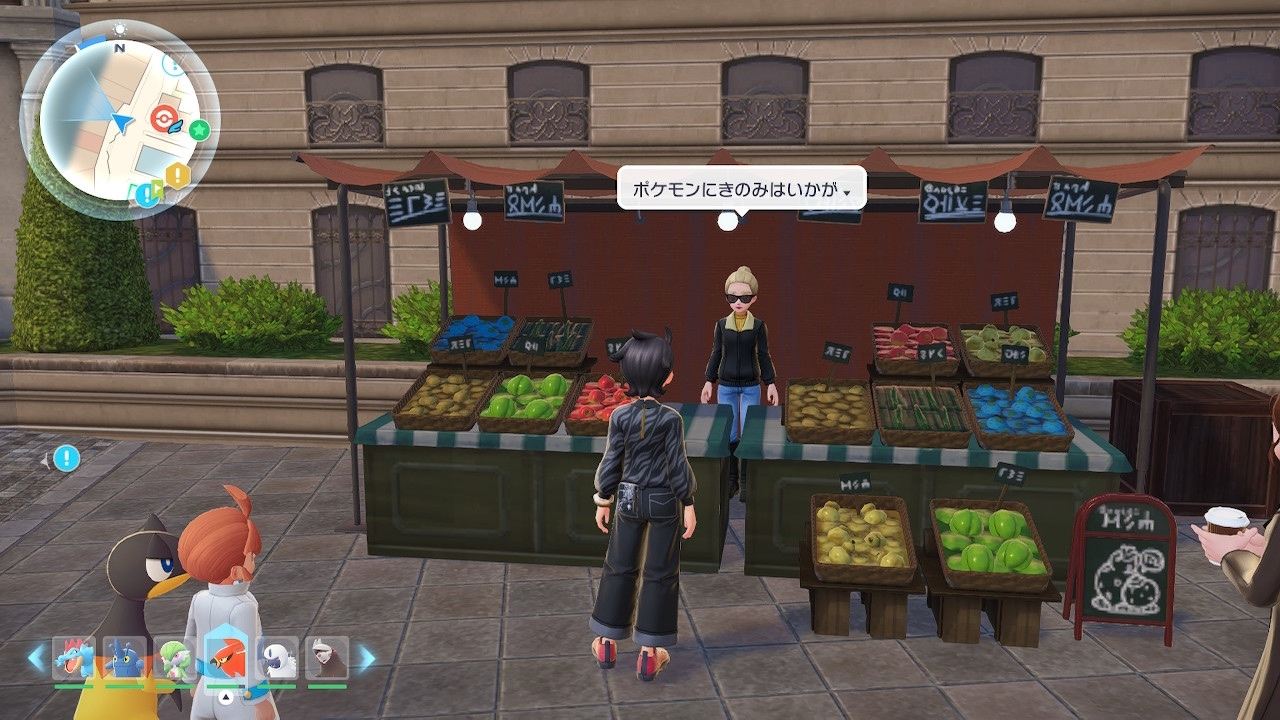Select the yellow hexagon exclamation map marker
Screen dimensions: 1280x720
(x=178, y=176)
